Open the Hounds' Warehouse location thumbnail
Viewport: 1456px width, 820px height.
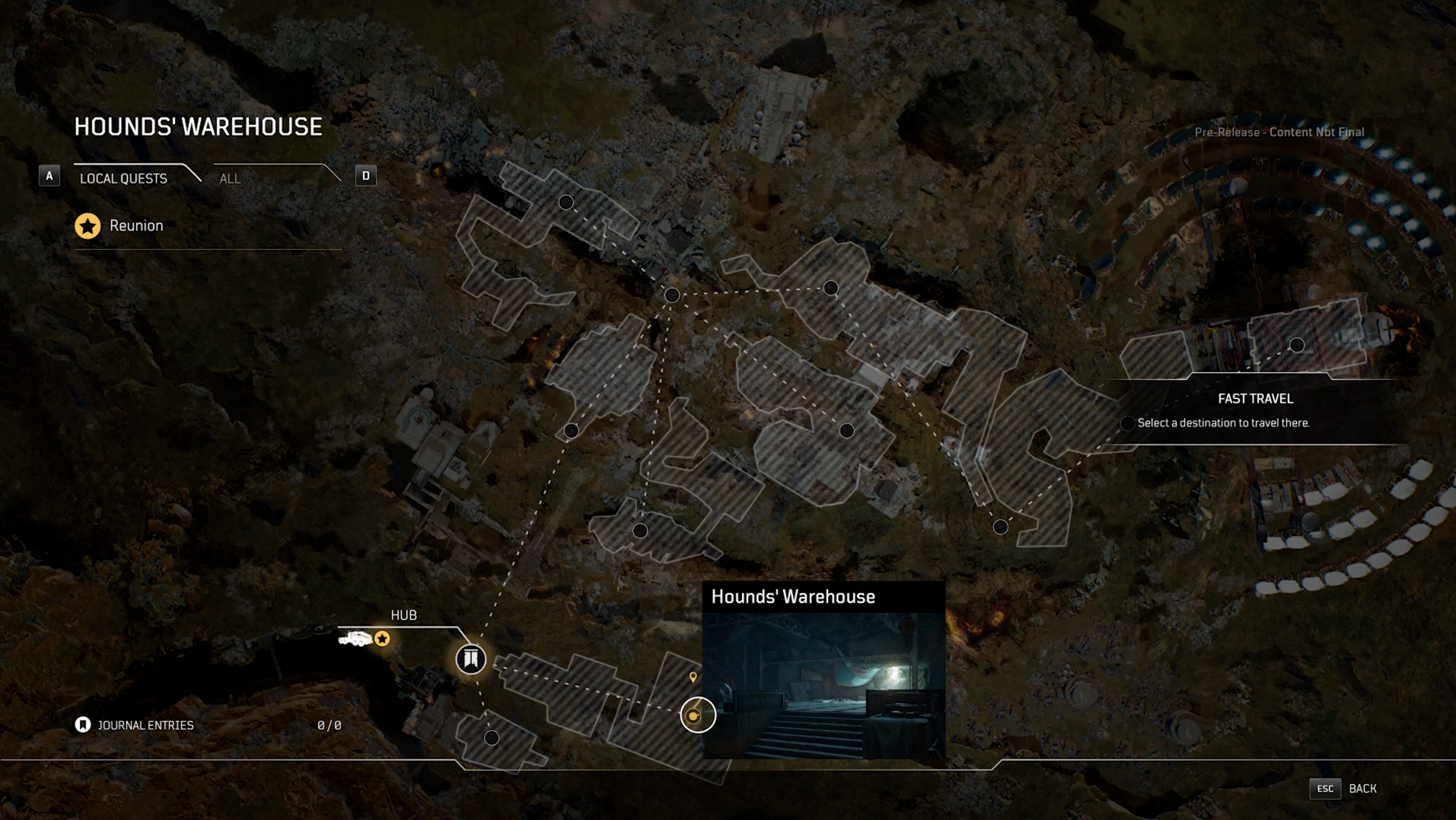point(823,685)
